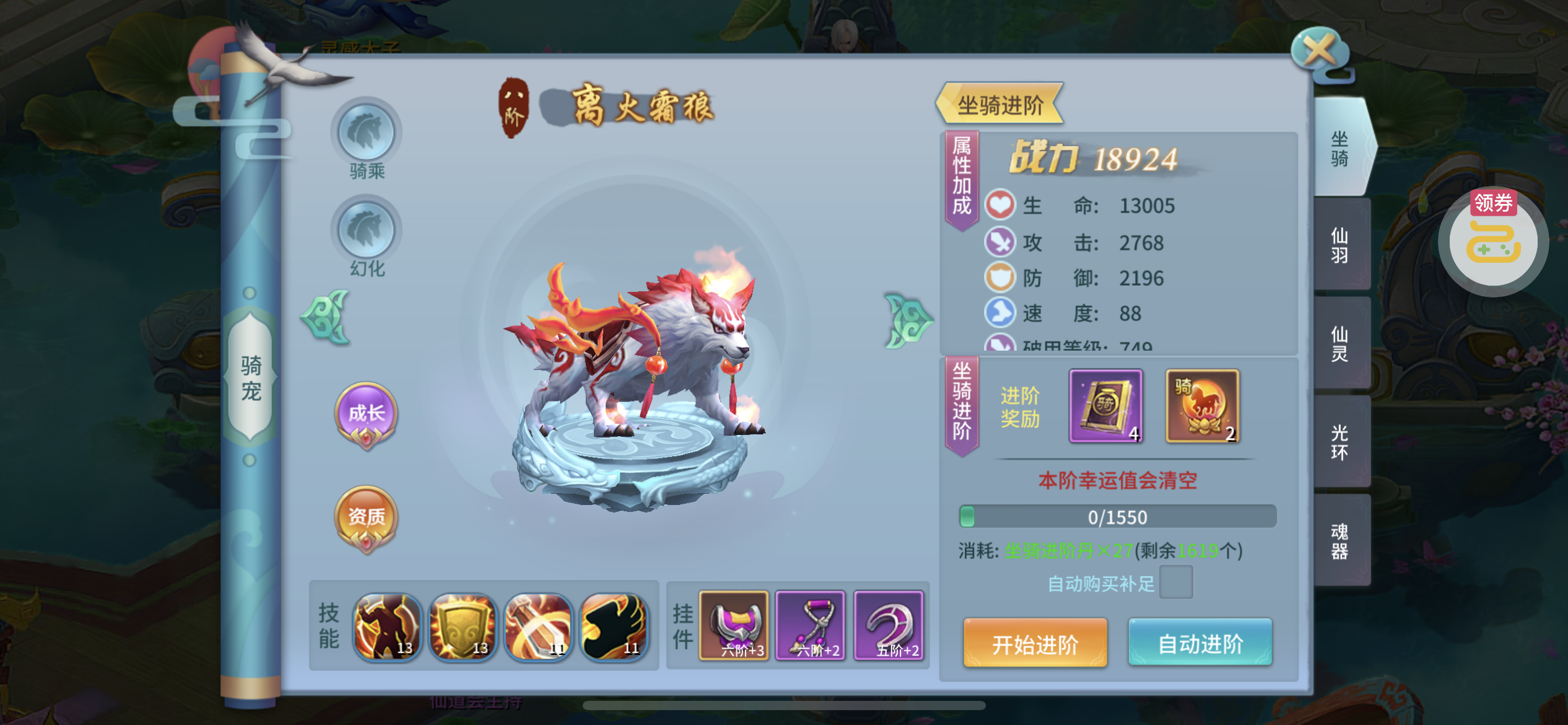Tap the 骑乘 ride button

pos(366,134)
